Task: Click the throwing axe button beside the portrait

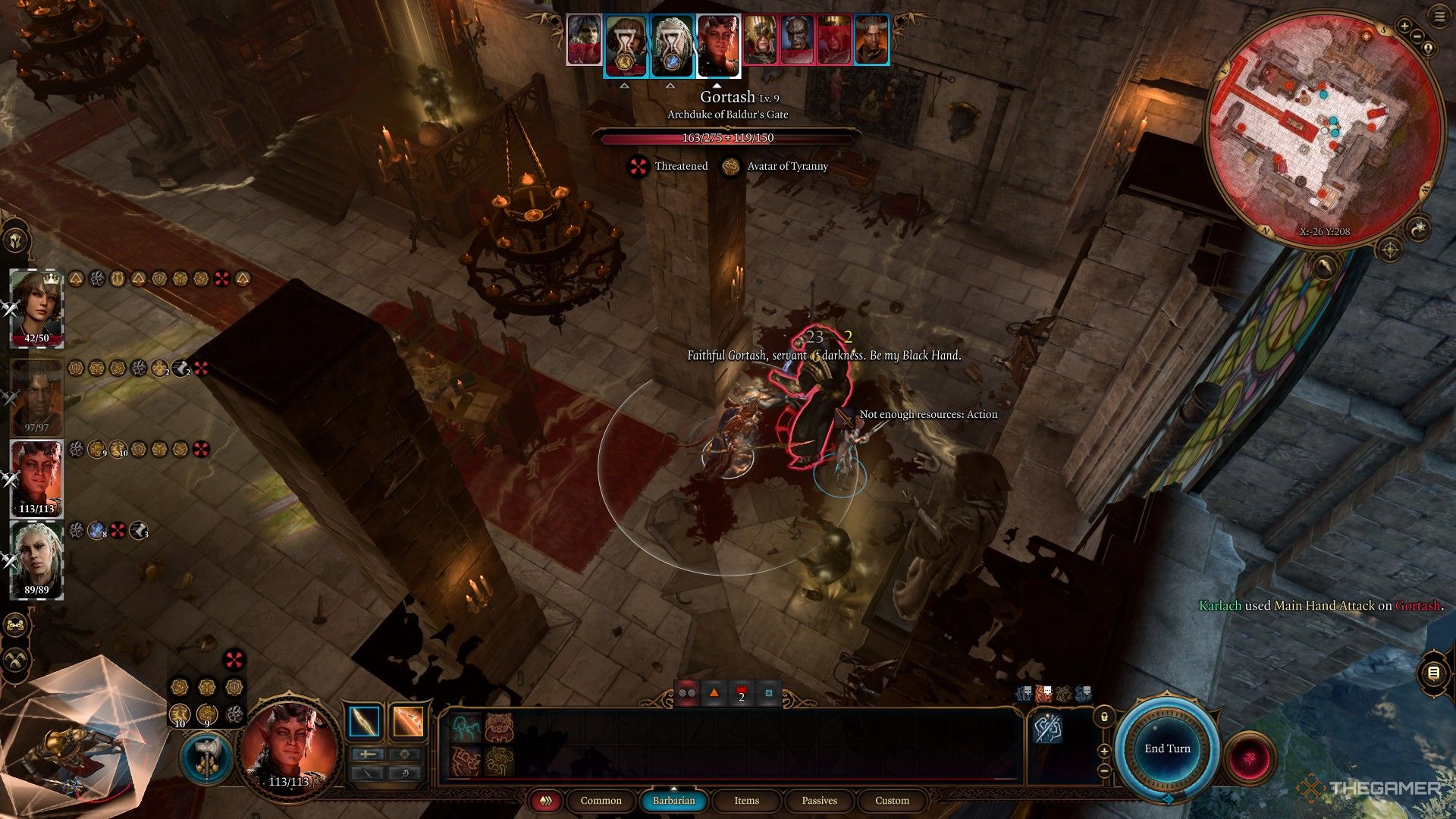Action: (x=206, y=757)
